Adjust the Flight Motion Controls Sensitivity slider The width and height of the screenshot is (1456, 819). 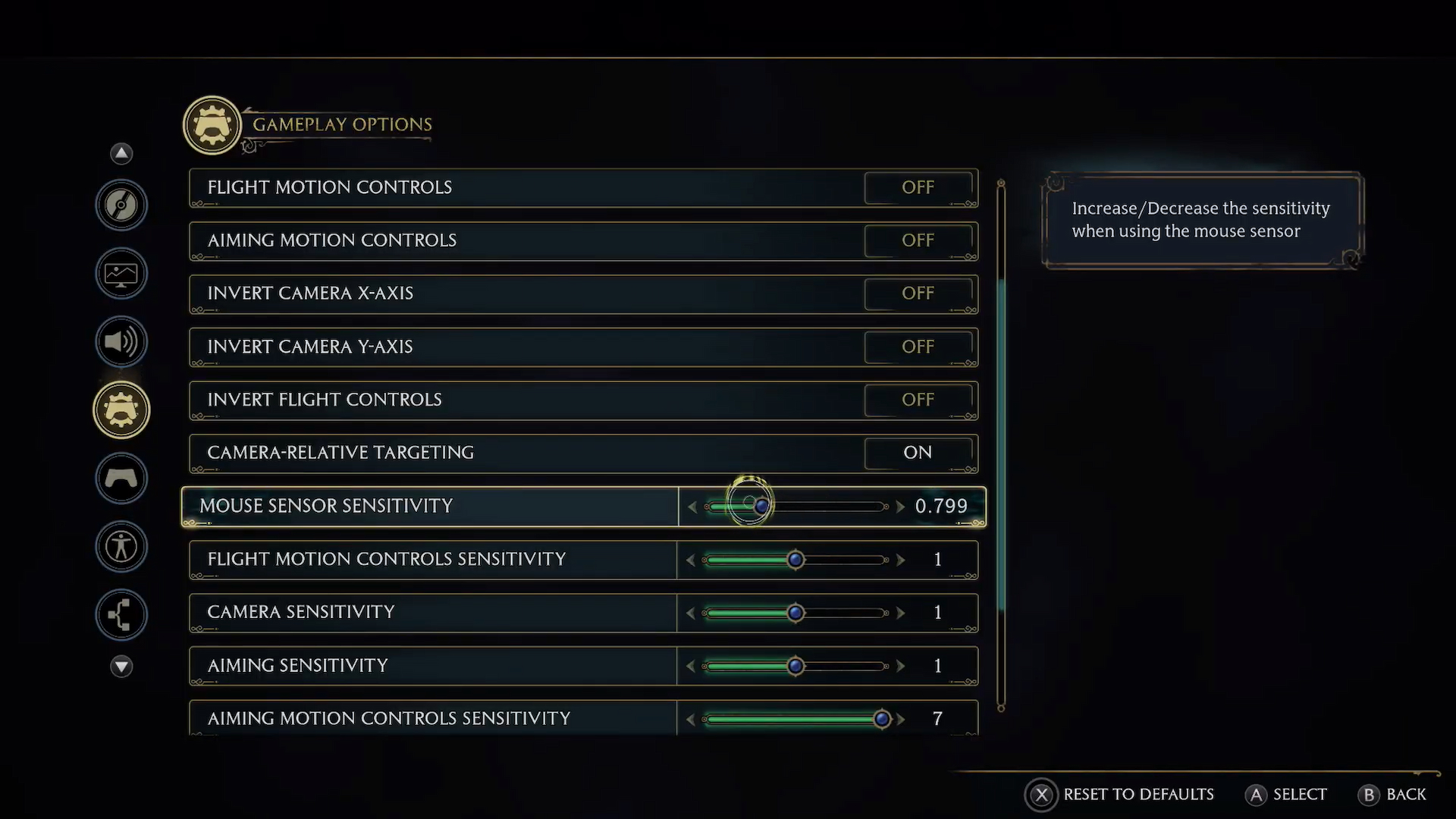coord(795,560)
